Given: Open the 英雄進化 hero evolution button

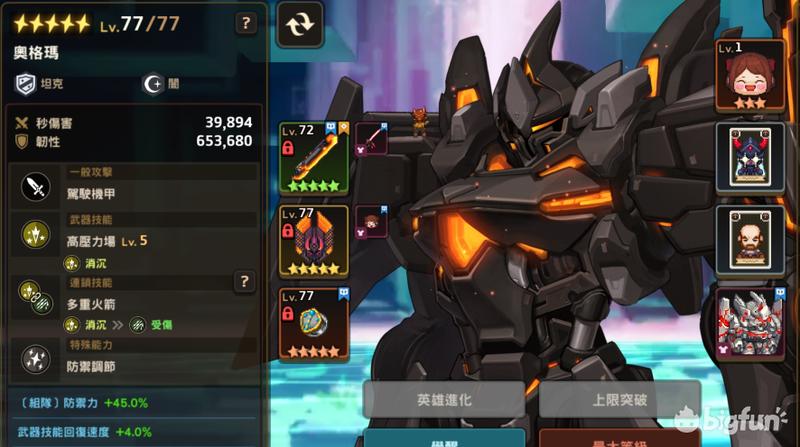Looking at the screenshot, I should tap(444, 399).
